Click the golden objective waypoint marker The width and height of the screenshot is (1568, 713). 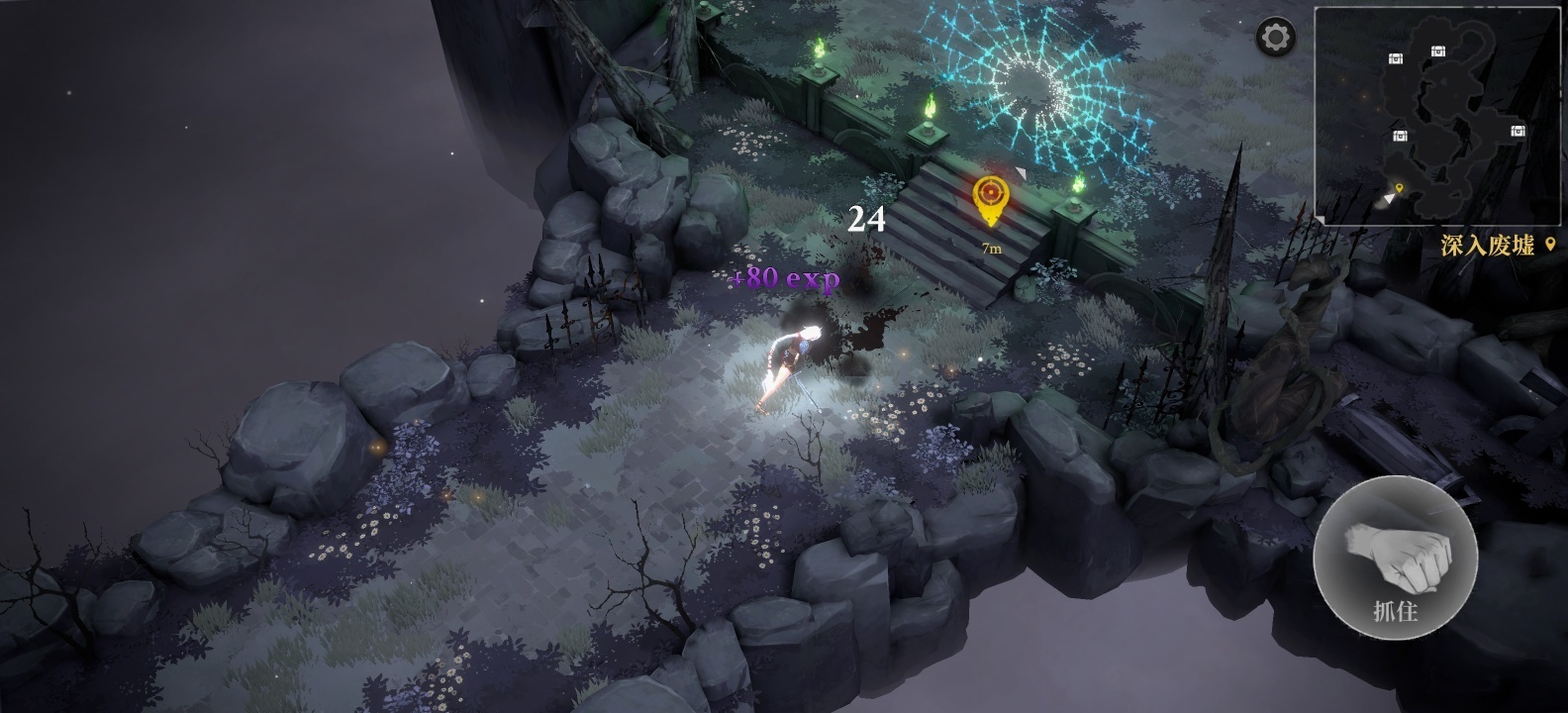tap(988, 199)
